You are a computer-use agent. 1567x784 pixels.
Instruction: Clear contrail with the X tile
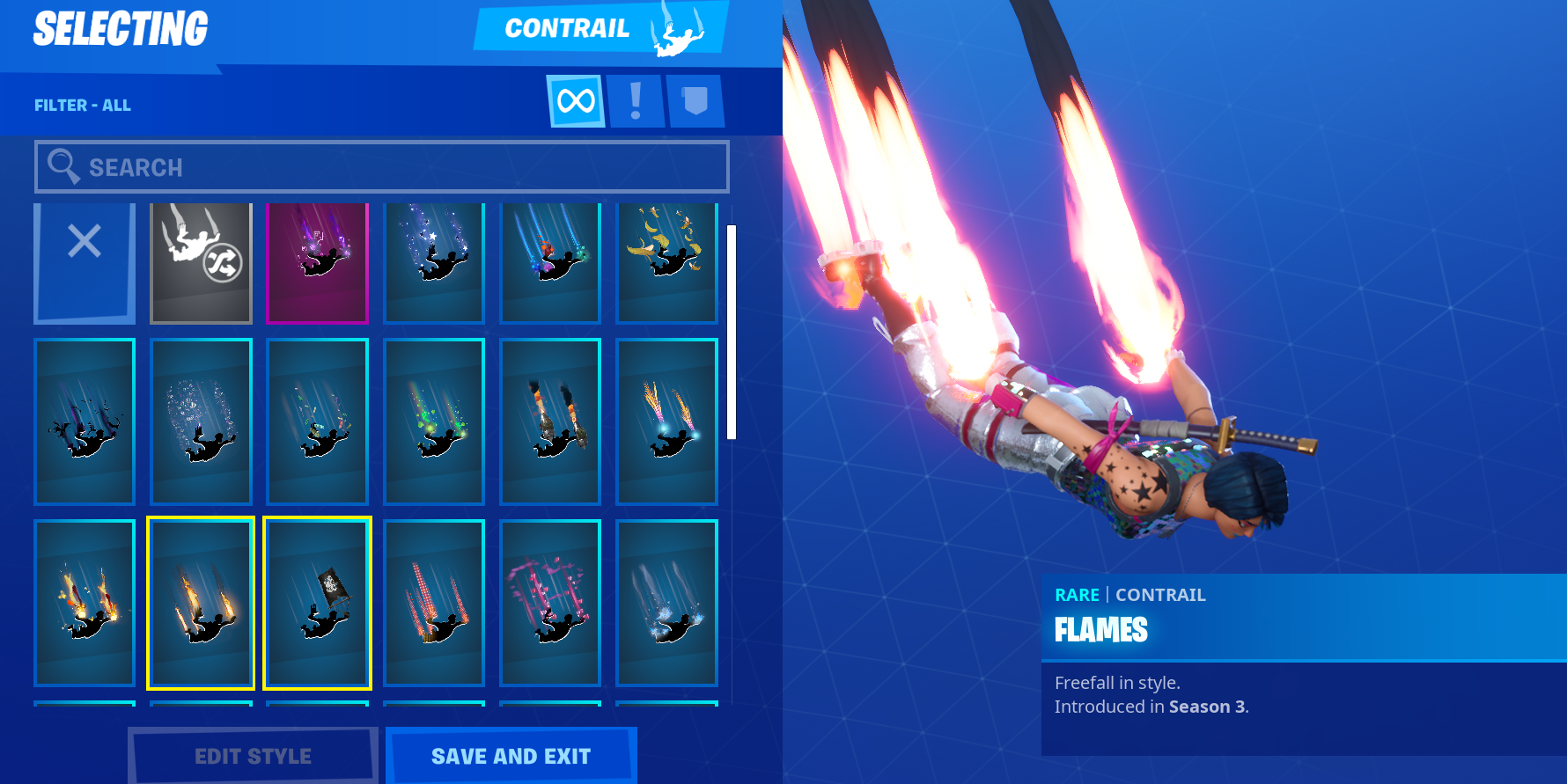click(x=85, y=262)
